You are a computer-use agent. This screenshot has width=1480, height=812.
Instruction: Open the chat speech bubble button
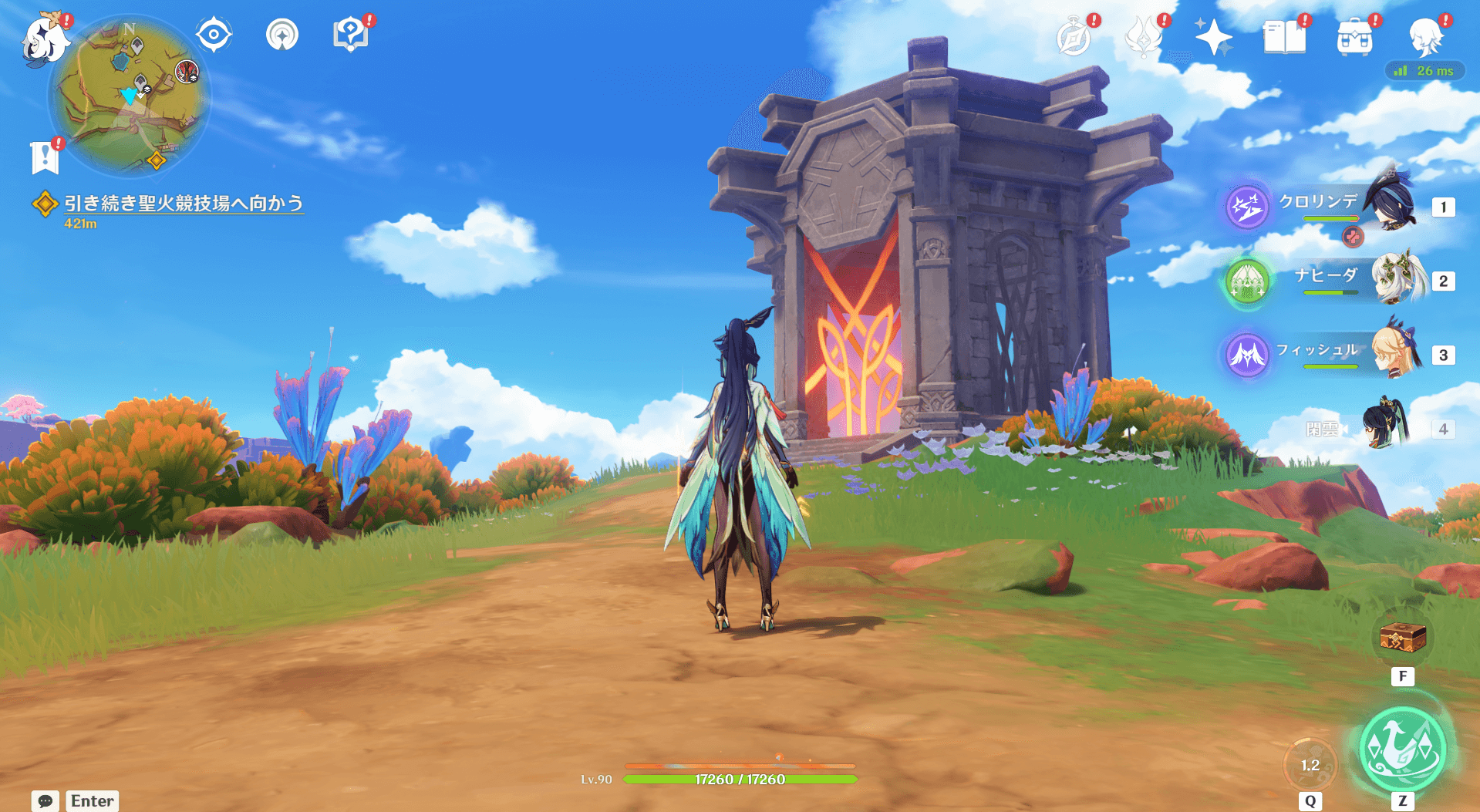pos(45,800)
